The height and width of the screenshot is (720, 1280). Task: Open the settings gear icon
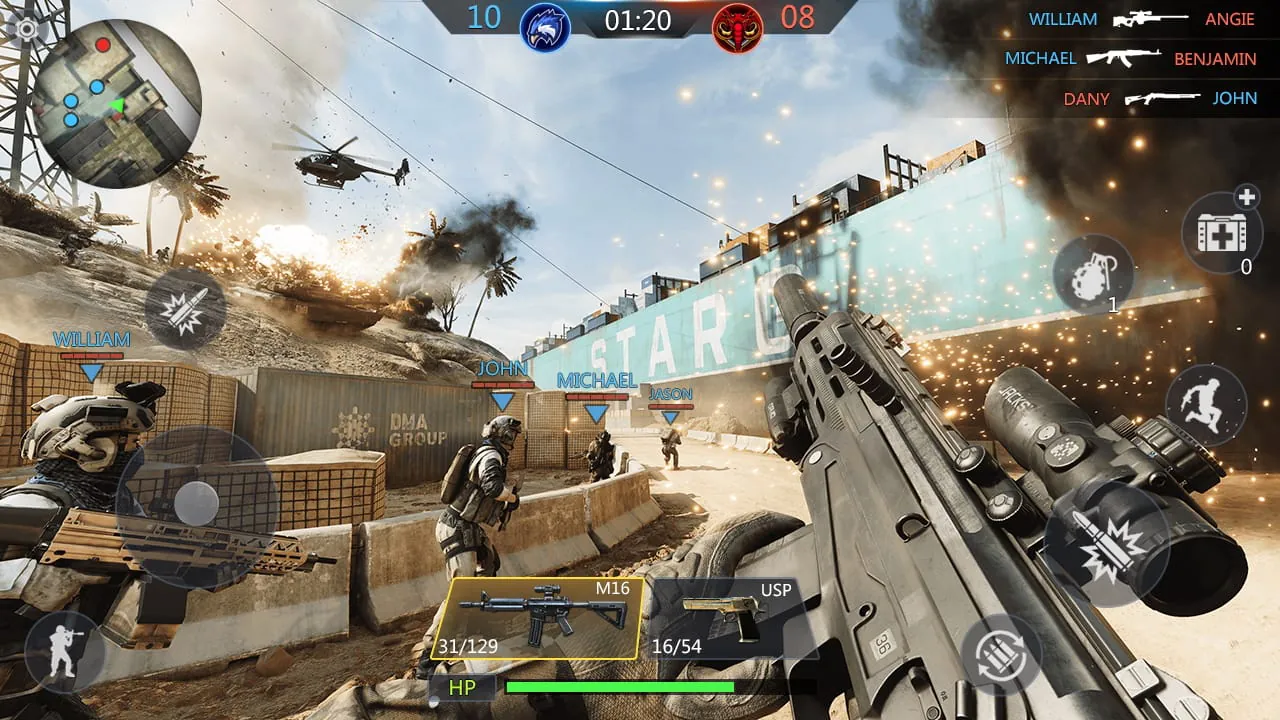pos(25,28)
